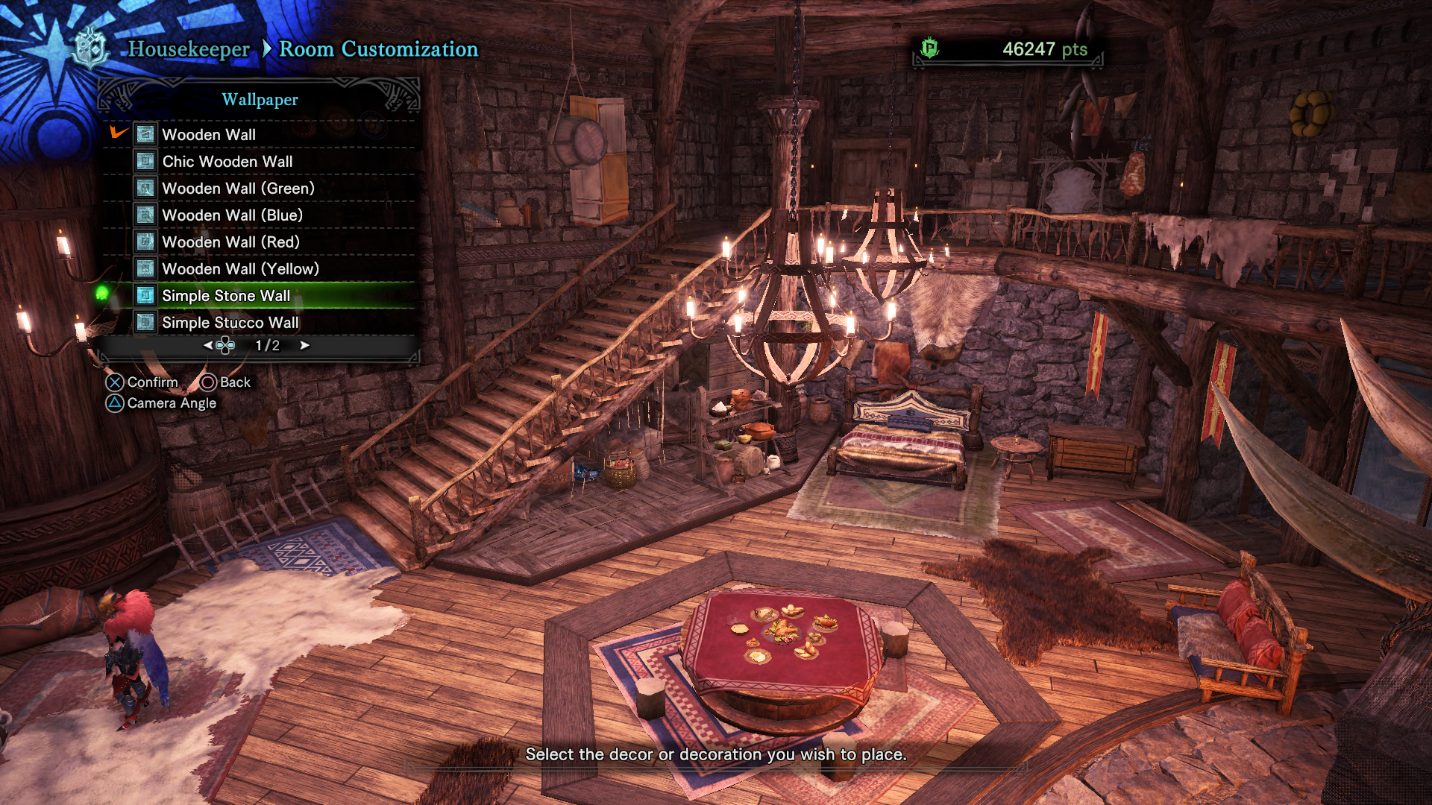The image size is (1432, 805).
Task: Choose the Wooden Wall (Red) wallpaper
Action: click(x=230, y=242)
